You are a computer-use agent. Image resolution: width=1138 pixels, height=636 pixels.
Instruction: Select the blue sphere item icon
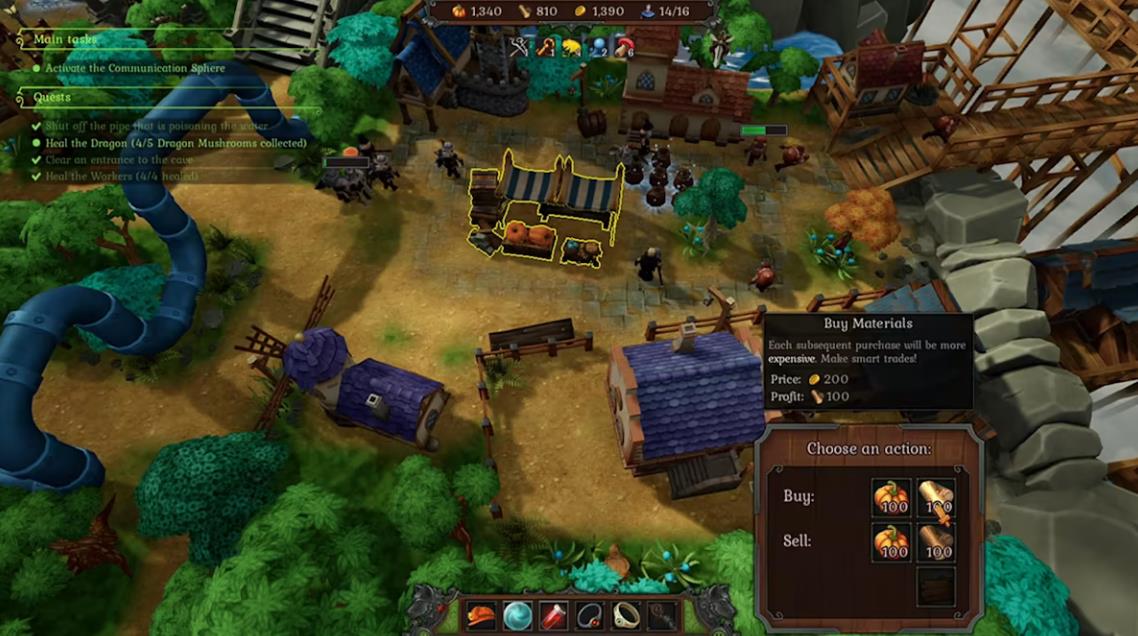click(599, 46)
